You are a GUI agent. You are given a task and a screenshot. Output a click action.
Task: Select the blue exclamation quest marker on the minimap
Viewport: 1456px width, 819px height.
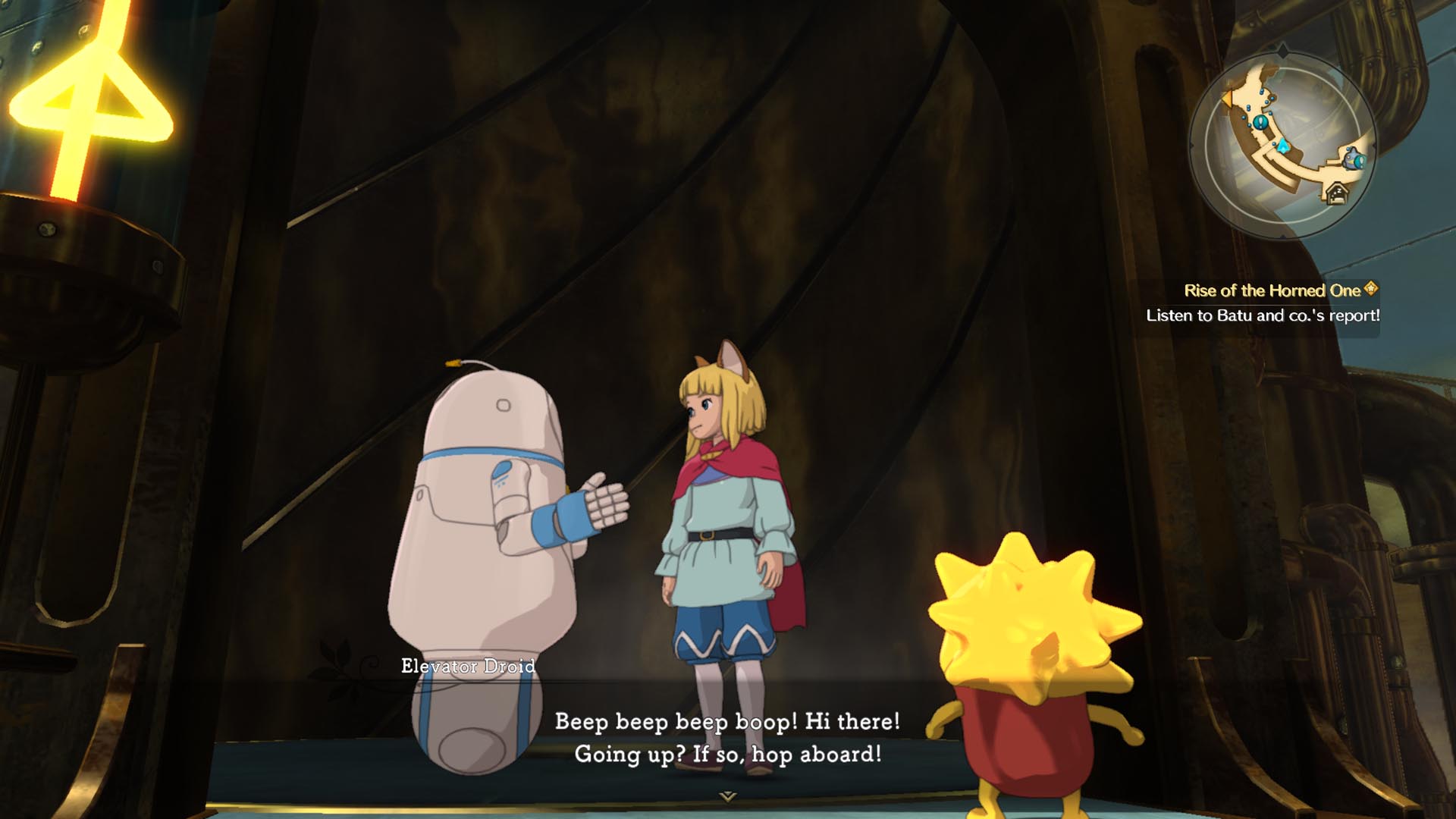[x=1261, y=122]
